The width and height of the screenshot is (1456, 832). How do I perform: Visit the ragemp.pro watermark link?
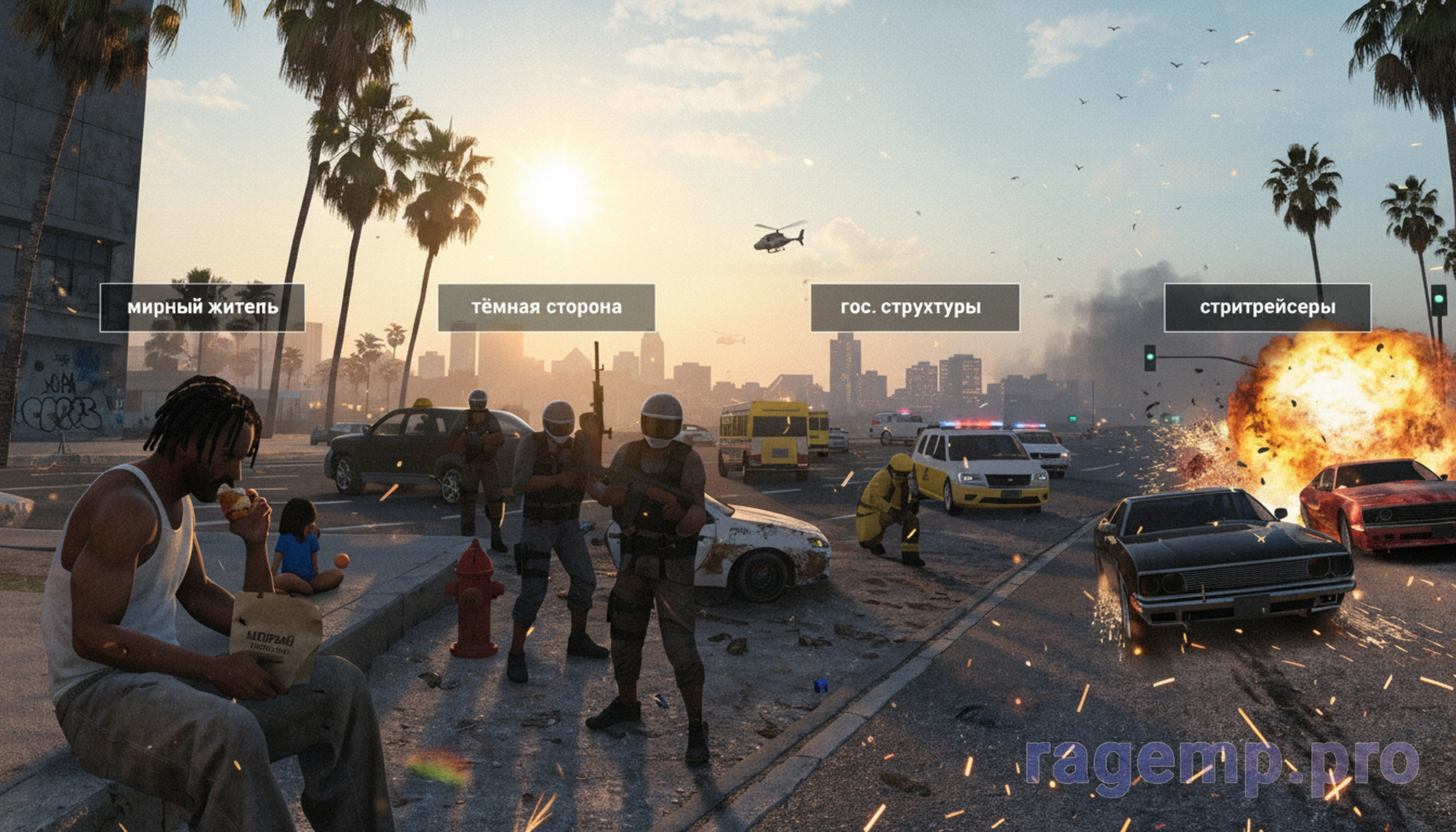[1222, 761]
